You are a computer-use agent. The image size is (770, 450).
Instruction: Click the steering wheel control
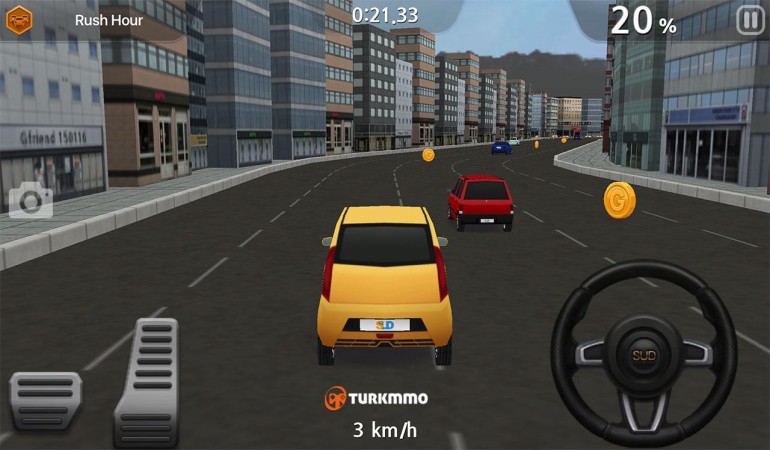(643, 354)
